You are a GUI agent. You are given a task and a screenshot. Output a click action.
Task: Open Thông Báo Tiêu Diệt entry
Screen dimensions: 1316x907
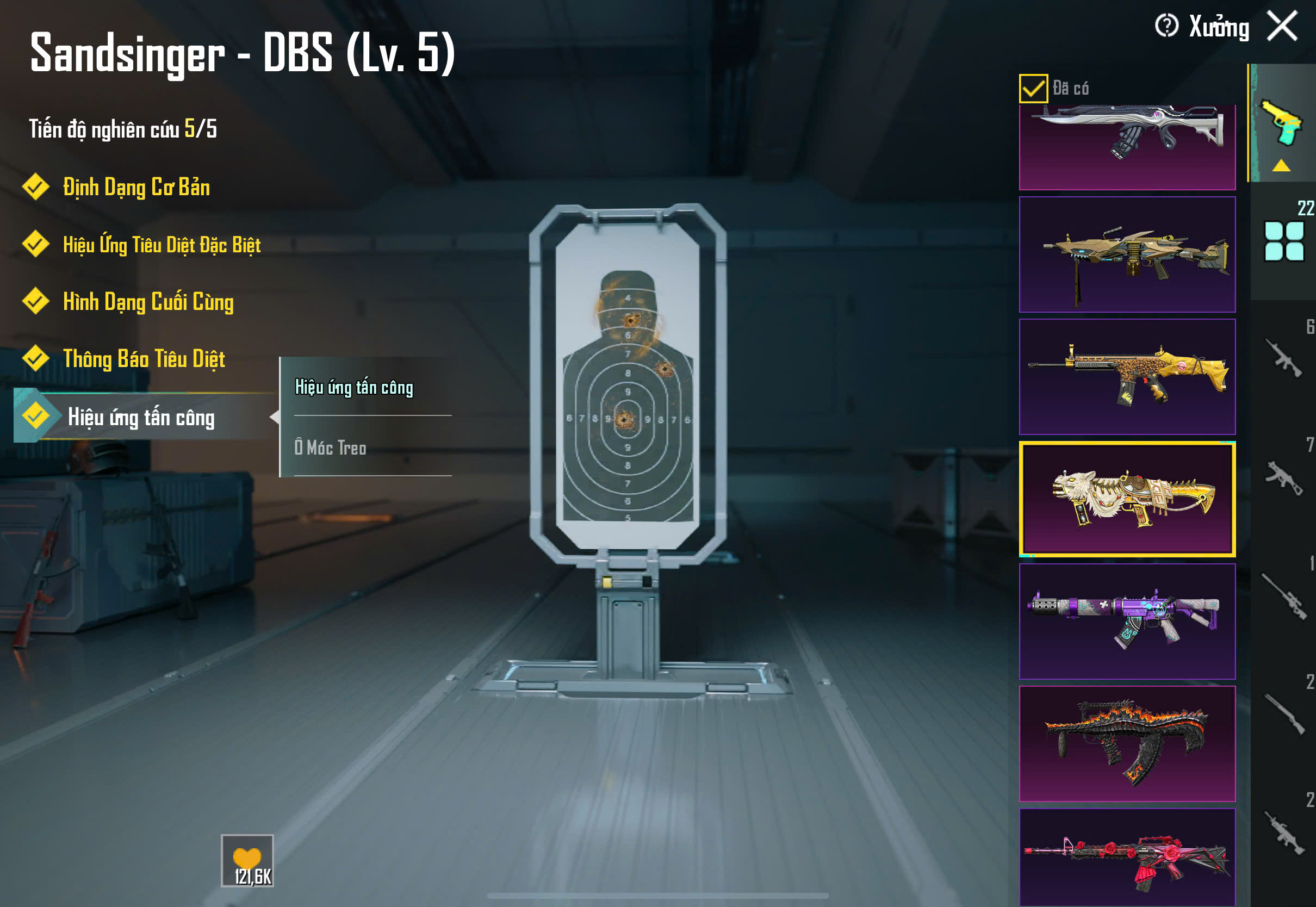pos(143,359)
